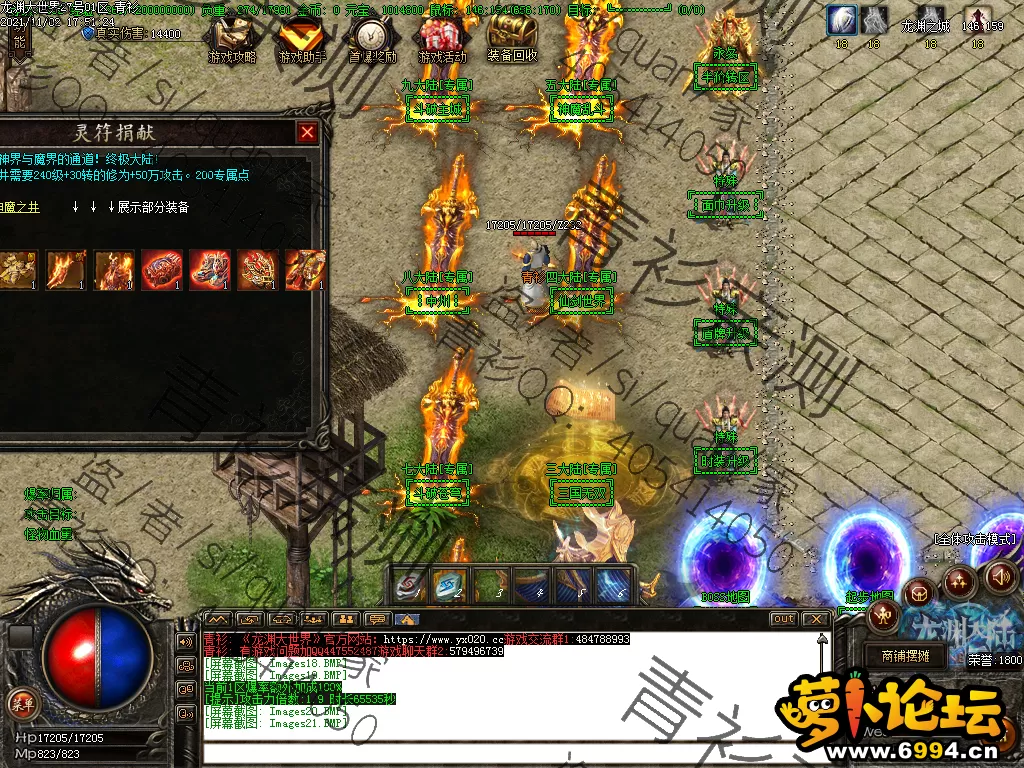Toggle the speaker sound button

click(1000, 576)
